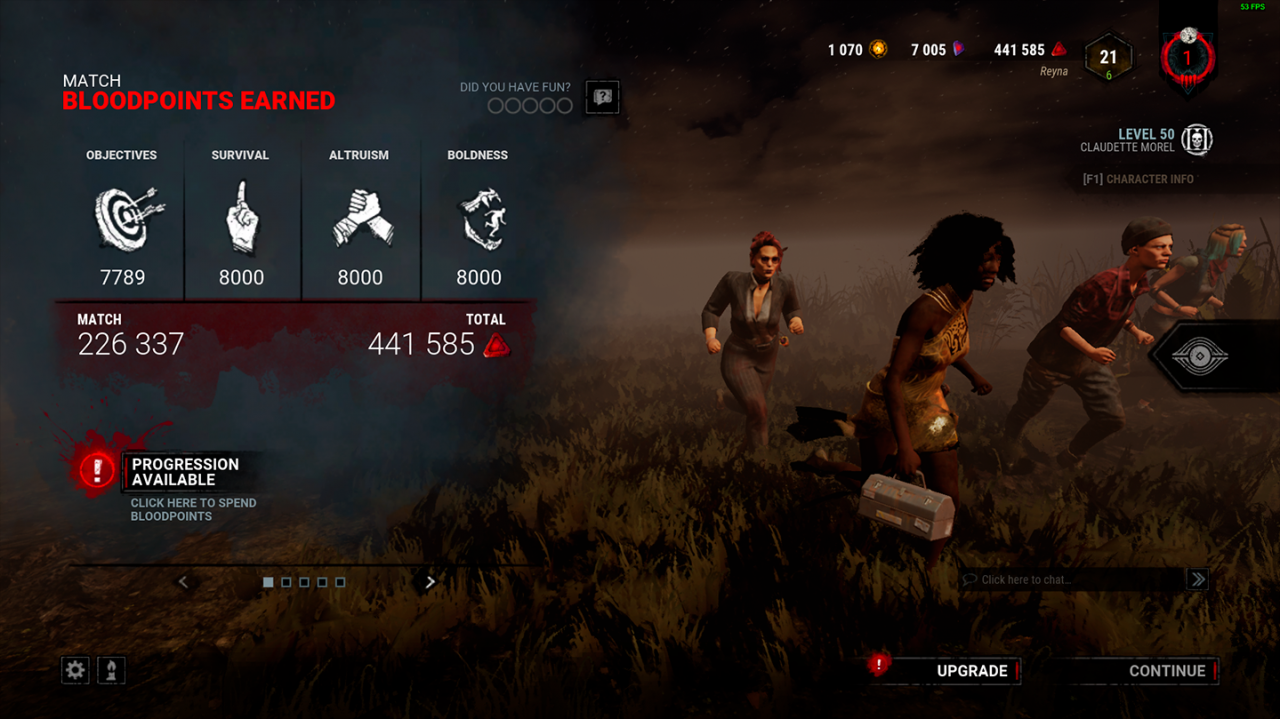The image size is (1280, 719).
Task: Open the feedback speech-bubble button
Action: 602,97
